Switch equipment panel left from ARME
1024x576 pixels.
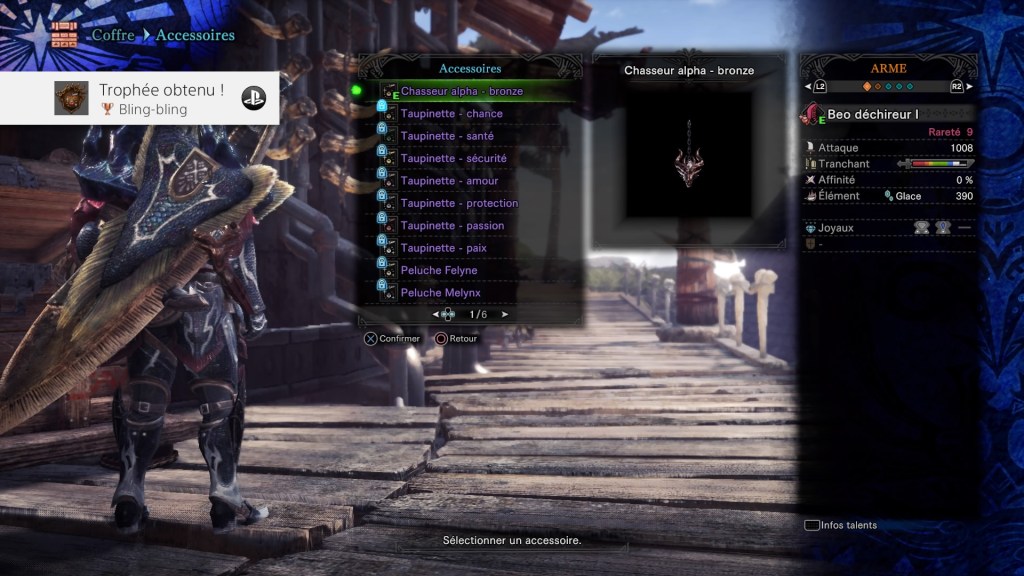(808, 87)
